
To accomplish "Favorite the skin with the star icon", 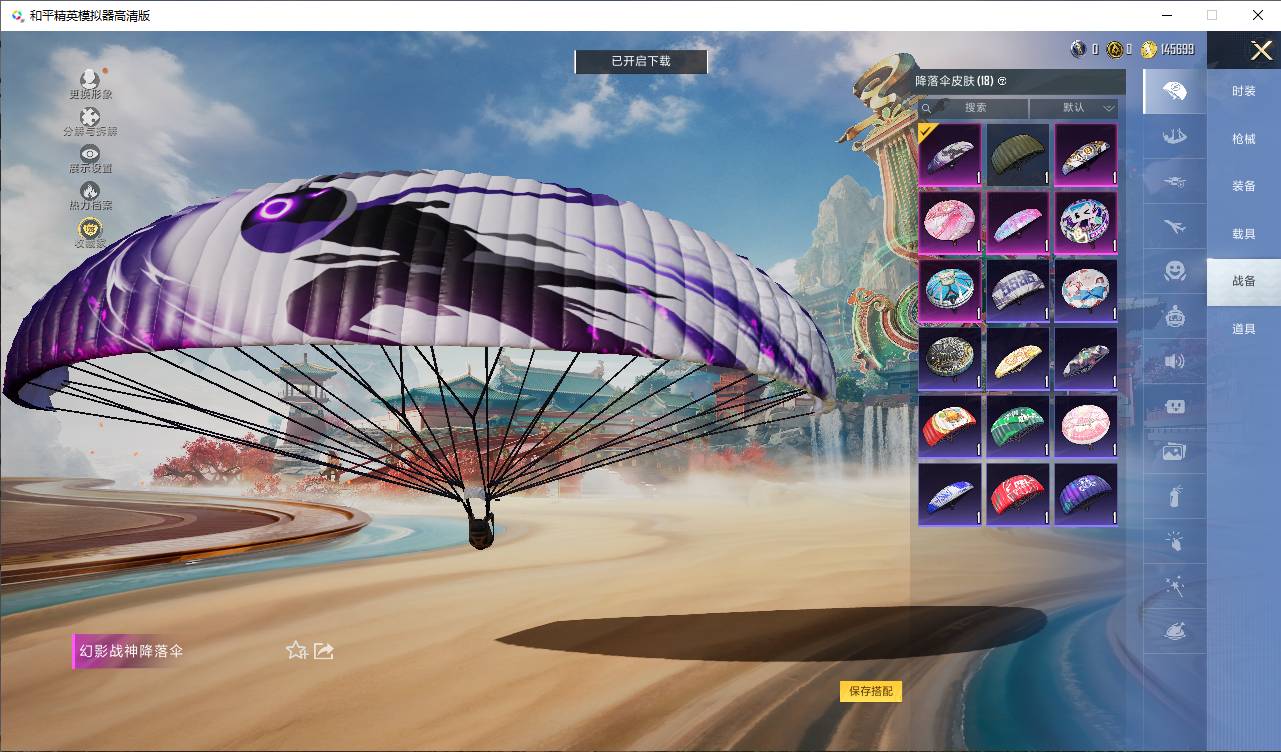I will tap(296, 651).
